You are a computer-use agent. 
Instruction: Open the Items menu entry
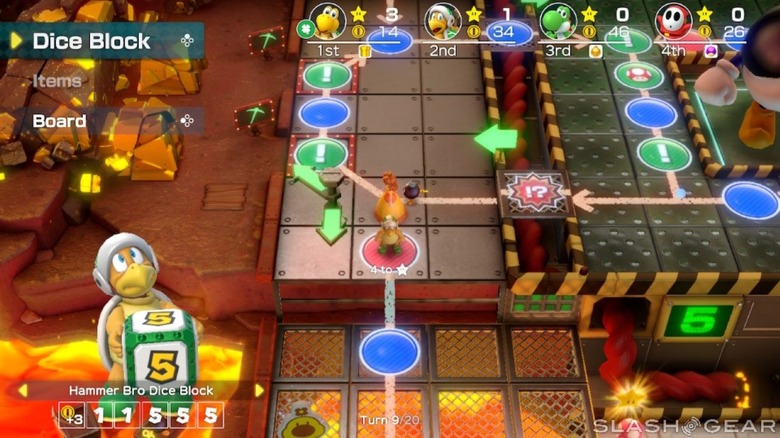pyautogui.click(x=57, y=81)
